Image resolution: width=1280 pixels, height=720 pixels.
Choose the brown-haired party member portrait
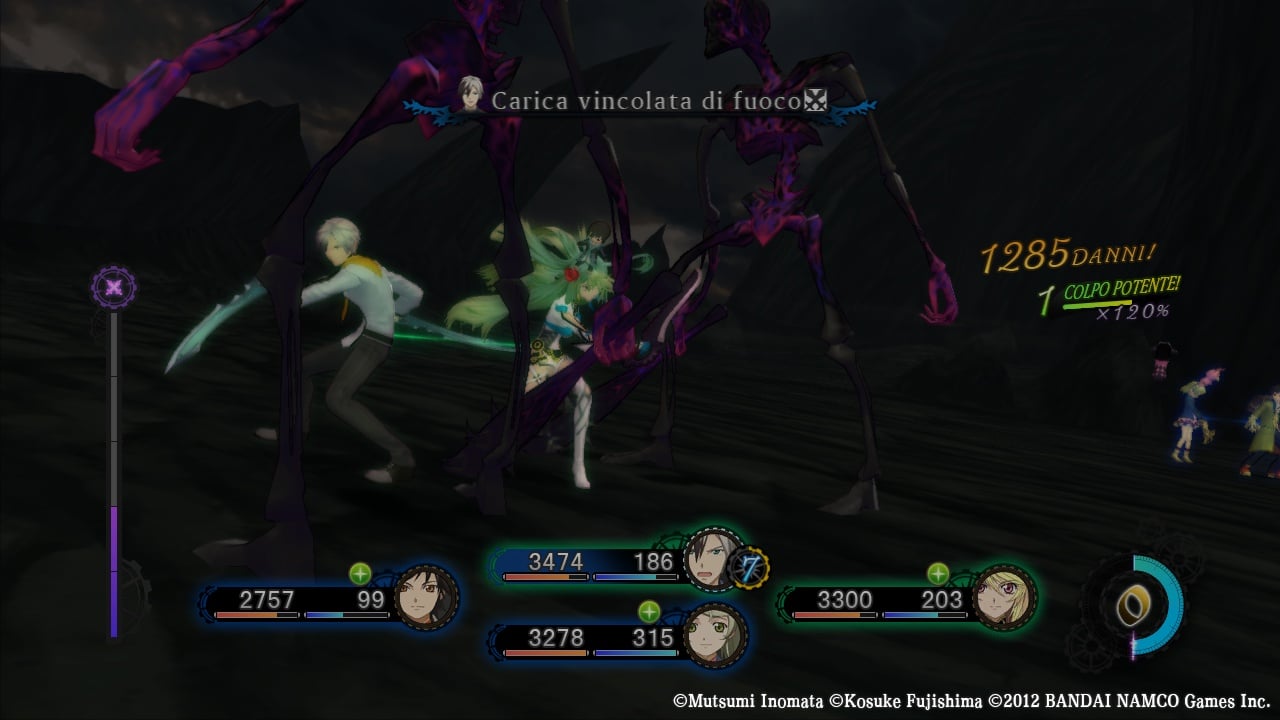pyautogui.click(x=427, y=598)
